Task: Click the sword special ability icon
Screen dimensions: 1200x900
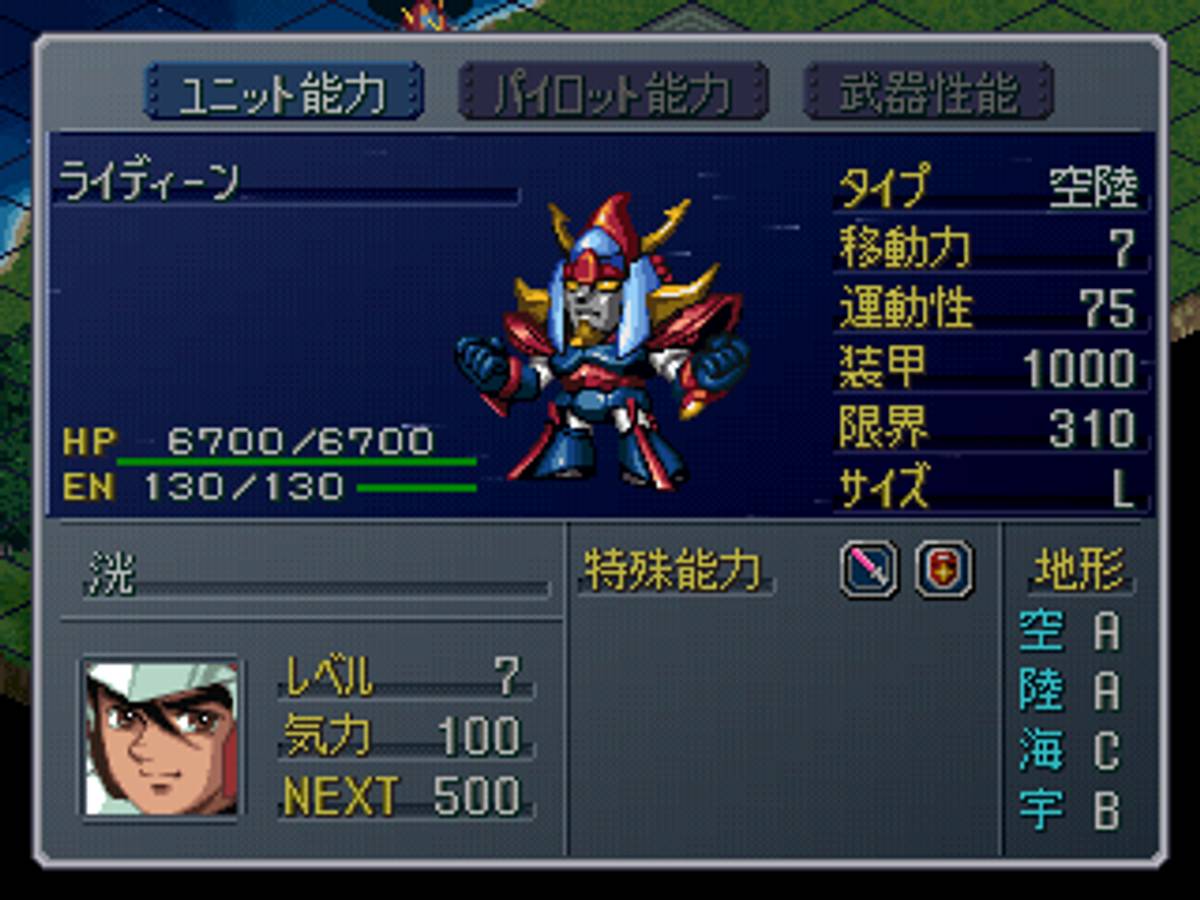Action: (868, 569)
